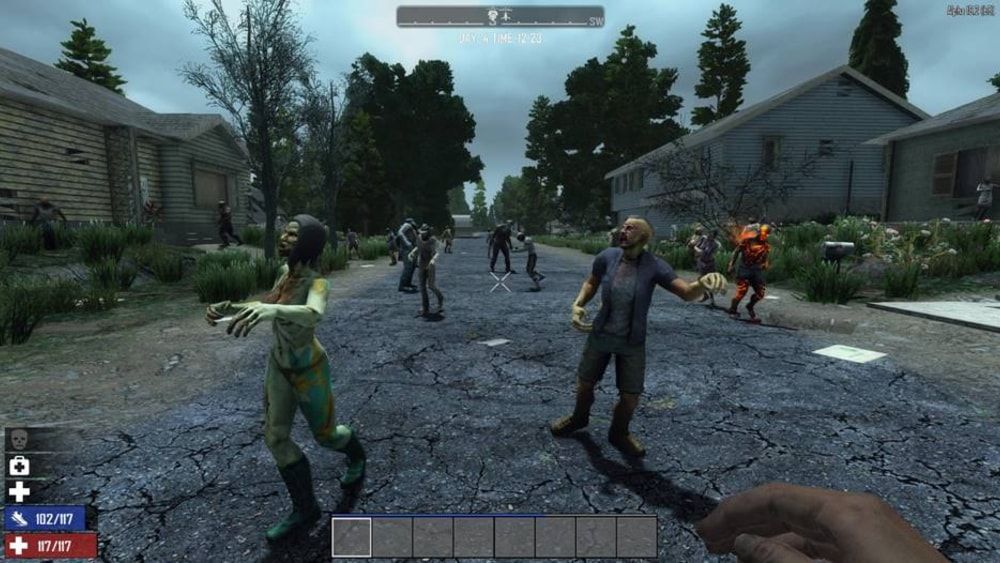The image size is (1000, 563).
Task: Click the compass bar
Action: click(500, 16)
